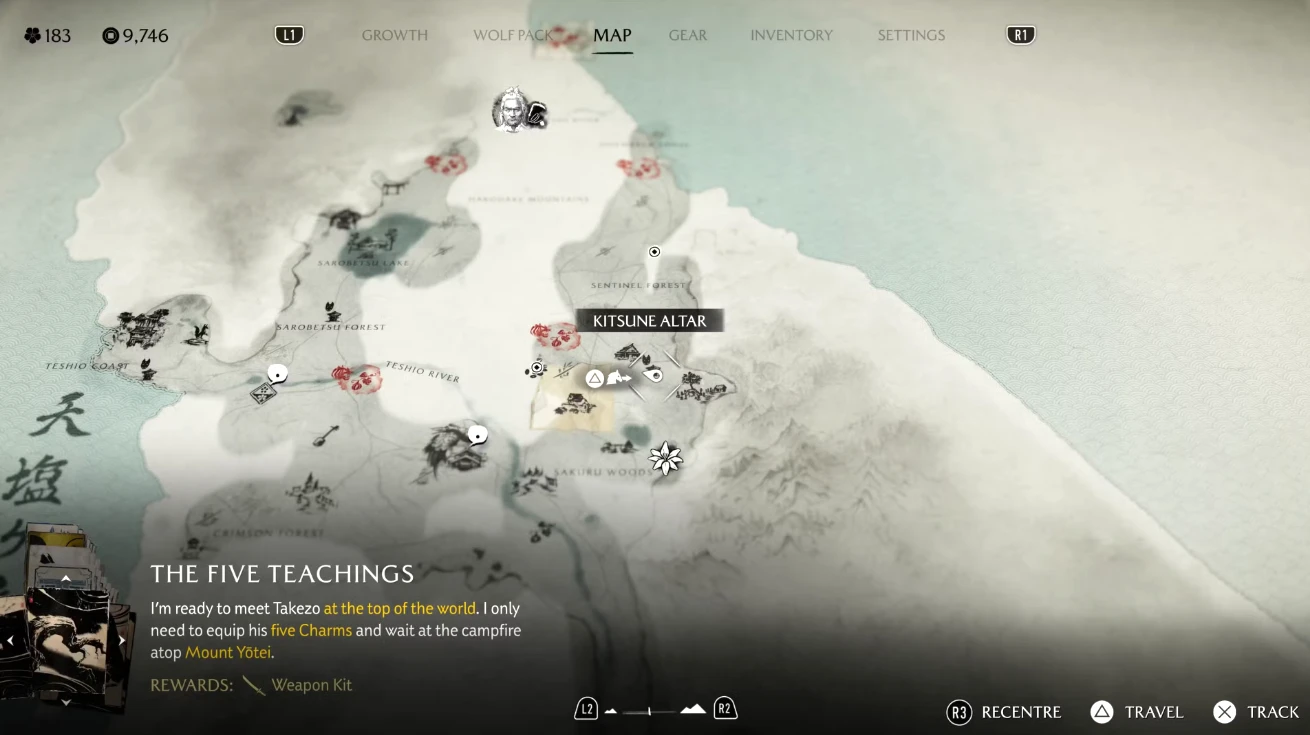This screenshot has height=735, width=1310.
Task: Choose the target marker above Sentinel Forest
Action: coord(655,252)
